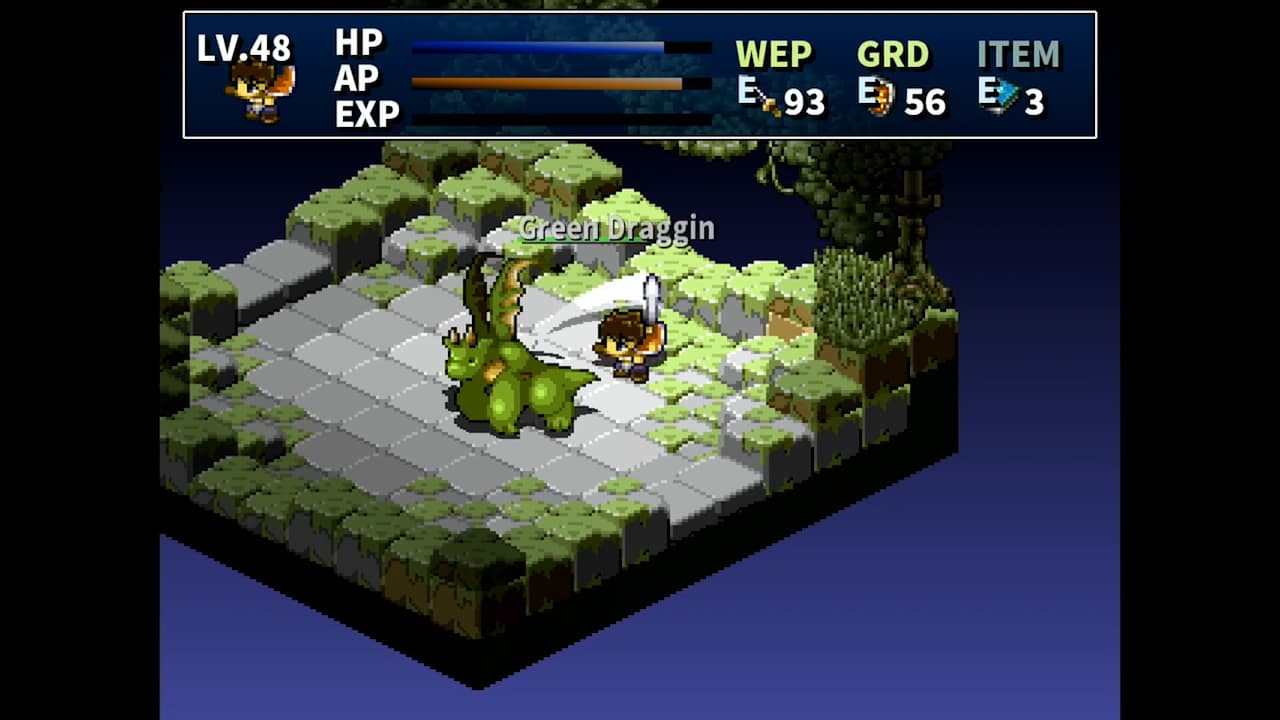Screen dimensions: 1280x720
Task: Click the blue HP progress bar
Action: (x=540, y=45)
